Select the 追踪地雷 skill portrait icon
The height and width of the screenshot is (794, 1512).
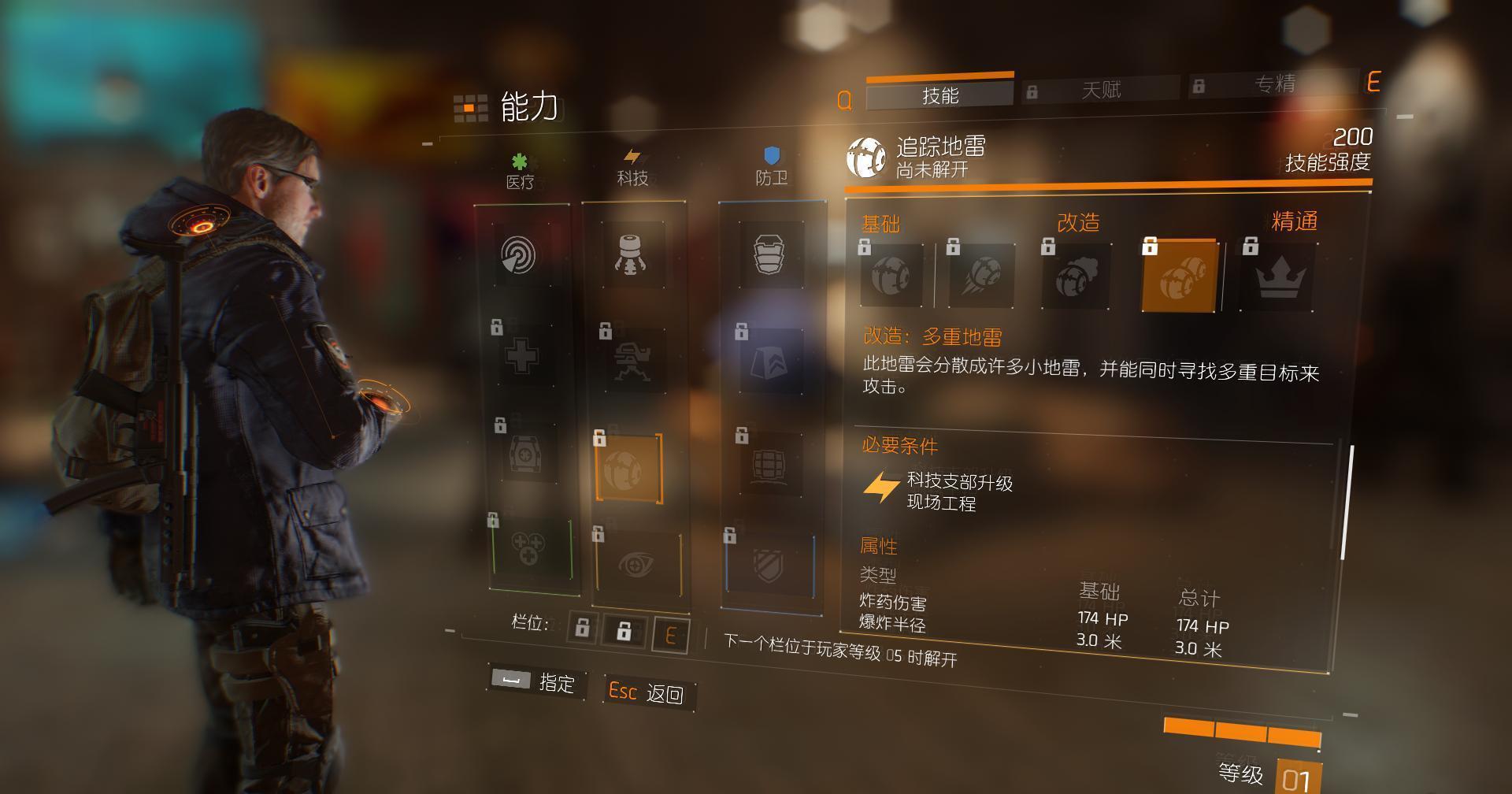[x=867, y=156]
